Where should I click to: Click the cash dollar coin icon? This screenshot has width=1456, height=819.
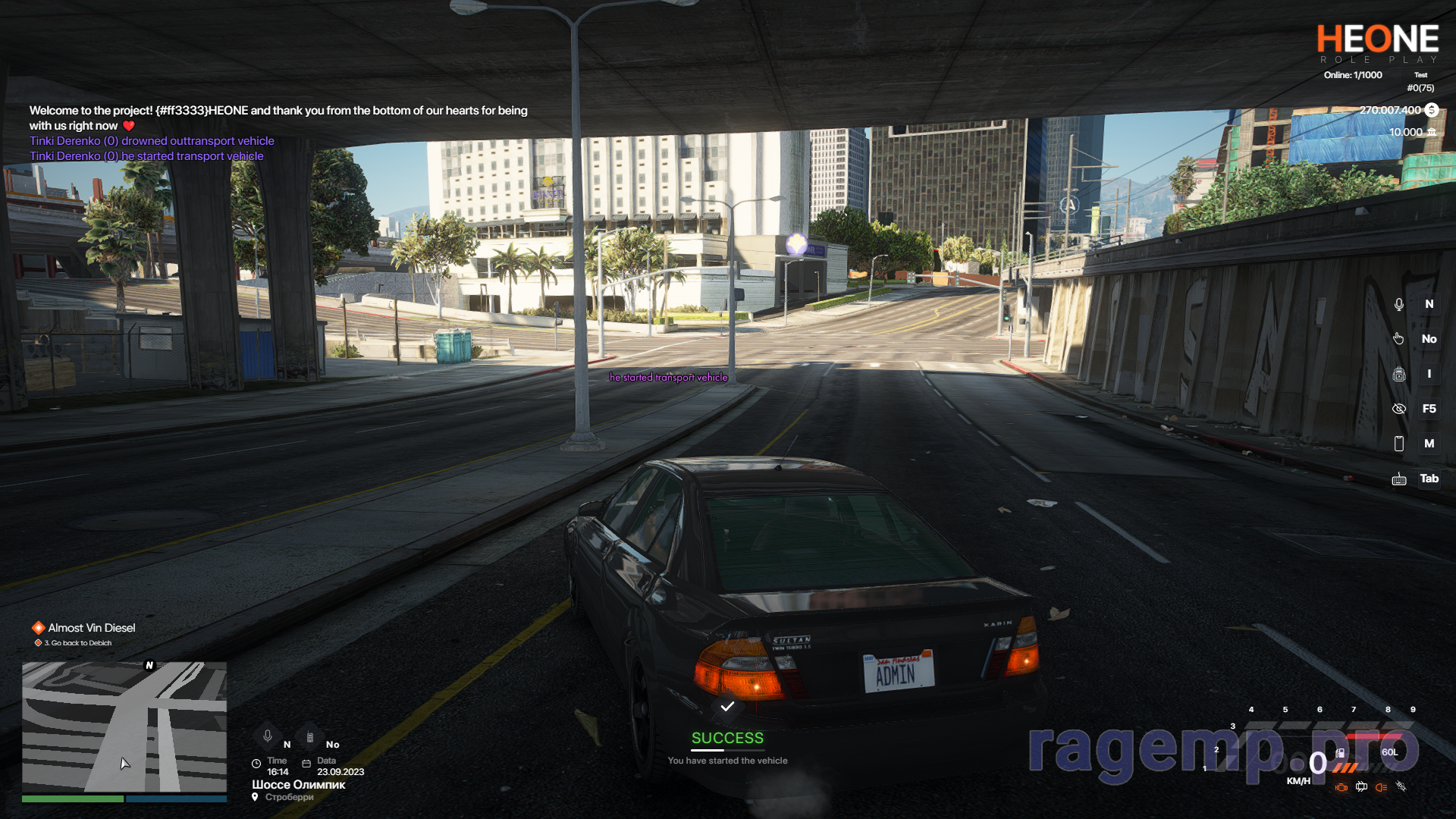[1432, 110]
